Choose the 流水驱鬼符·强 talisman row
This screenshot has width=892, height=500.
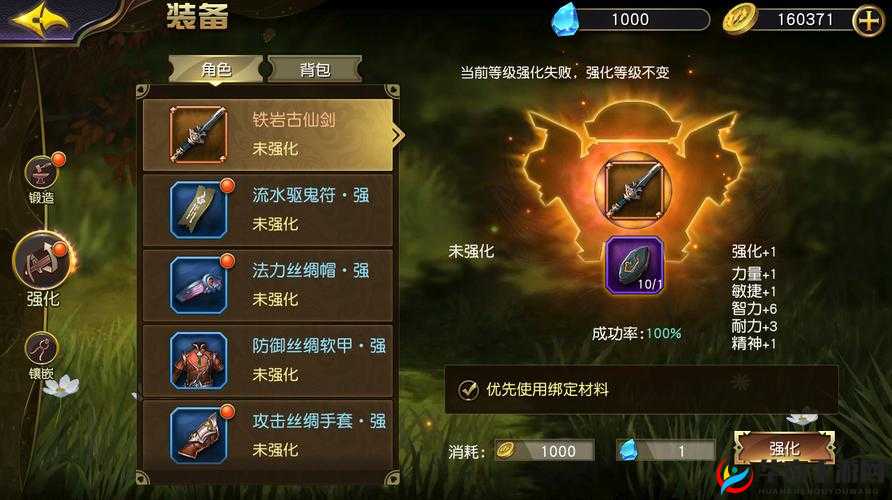pos(268,211)
